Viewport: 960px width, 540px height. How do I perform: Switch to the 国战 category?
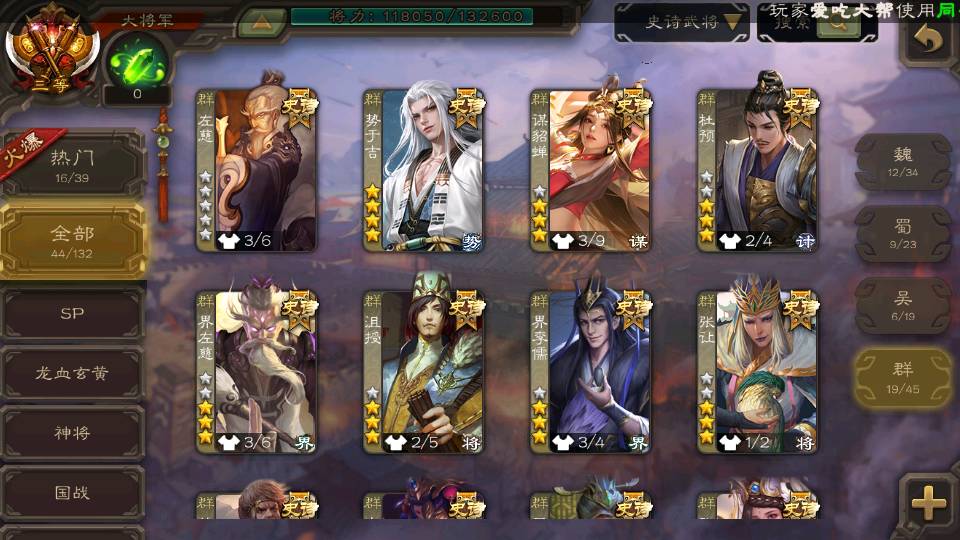click(72, 493)
